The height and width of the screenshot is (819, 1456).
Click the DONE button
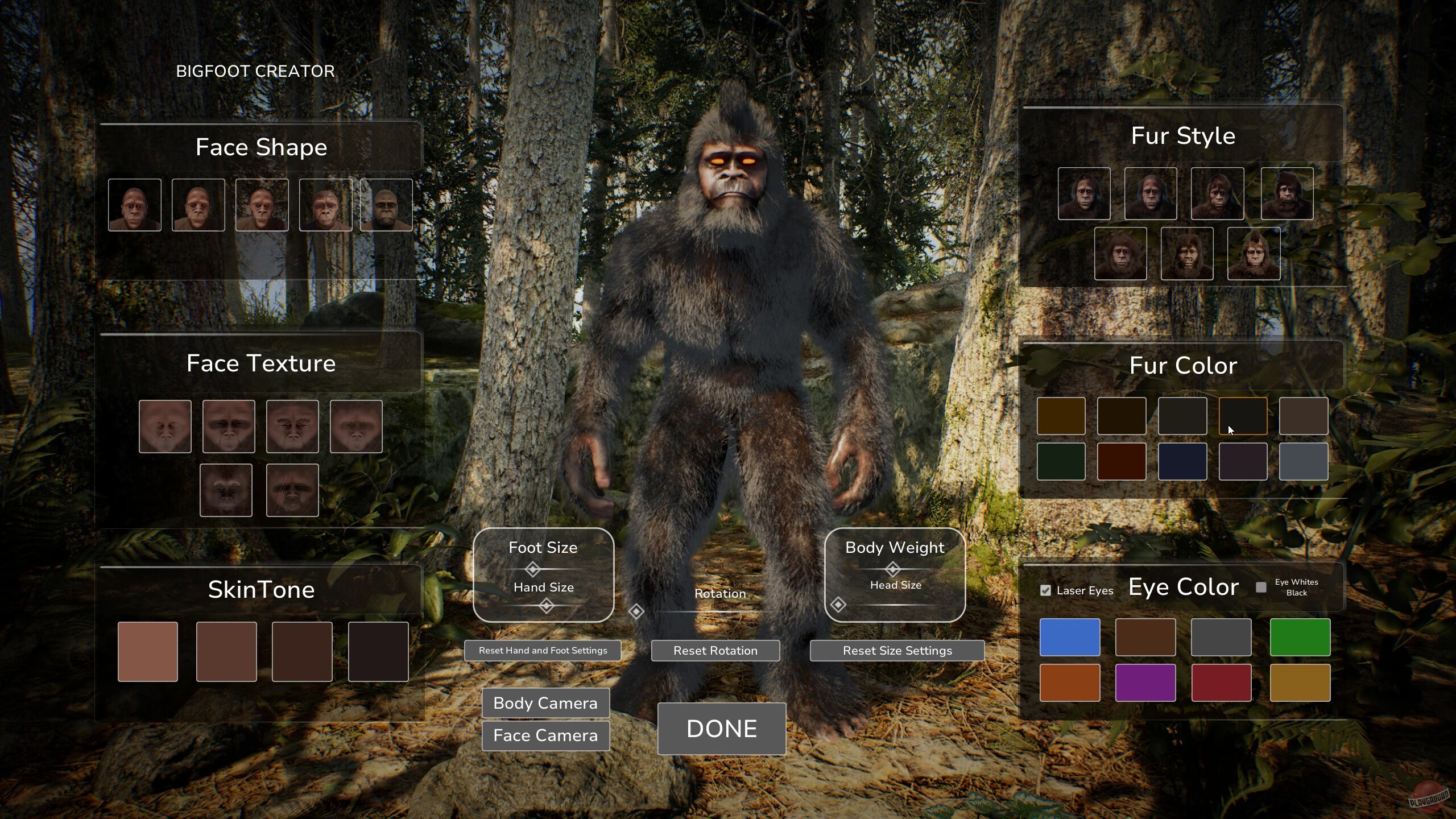tap(721, 729)
